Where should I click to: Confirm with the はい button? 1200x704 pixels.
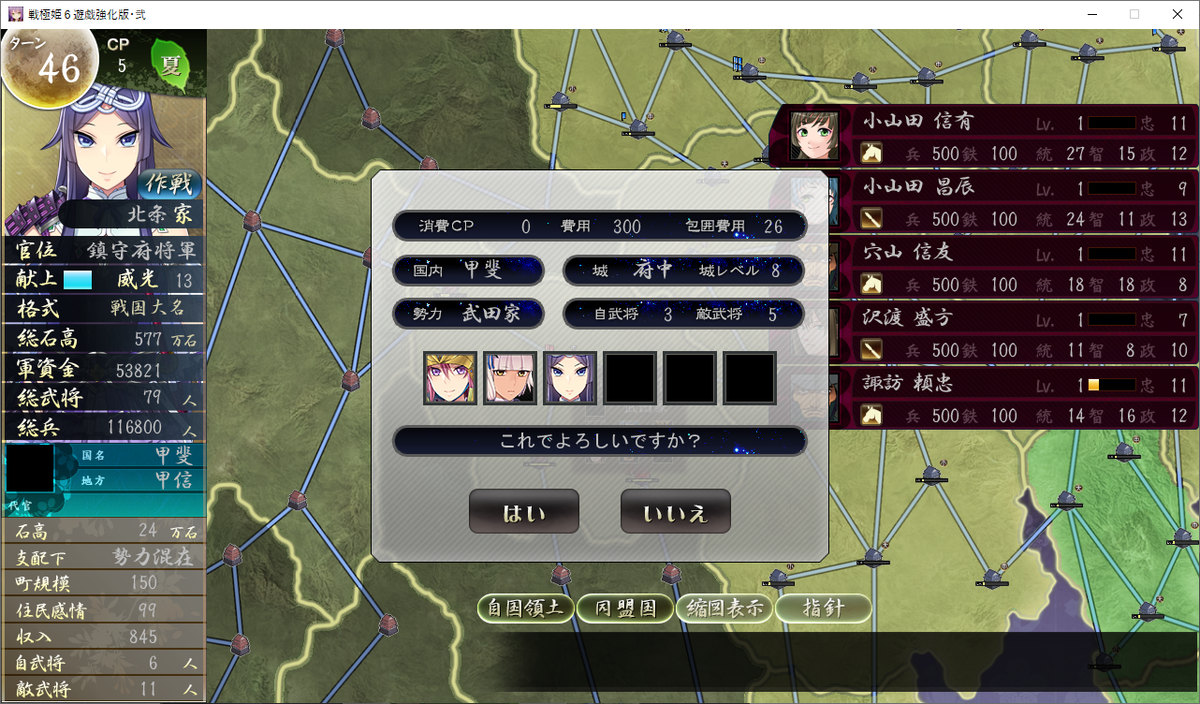[524, 512]
